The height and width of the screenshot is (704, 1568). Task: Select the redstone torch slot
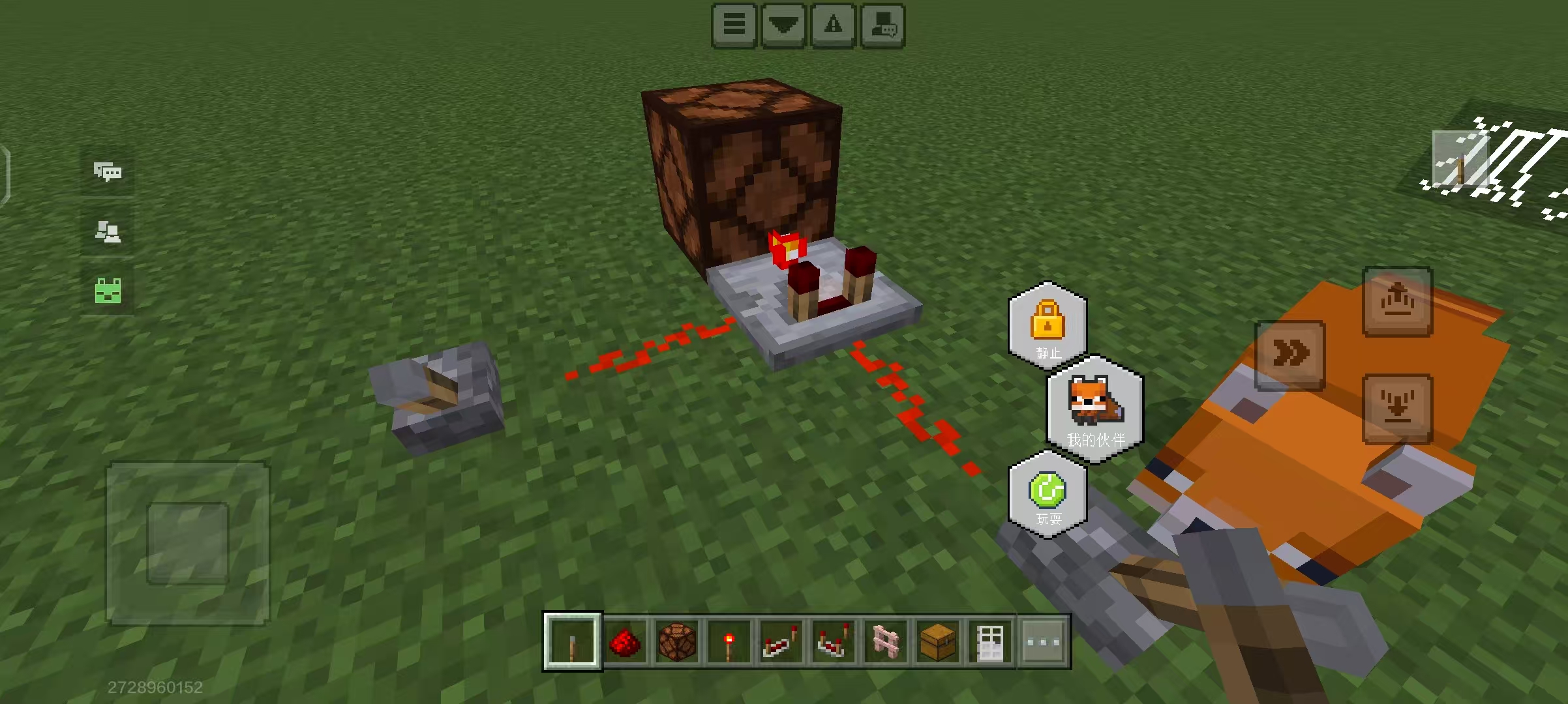[x=729, y=641]
